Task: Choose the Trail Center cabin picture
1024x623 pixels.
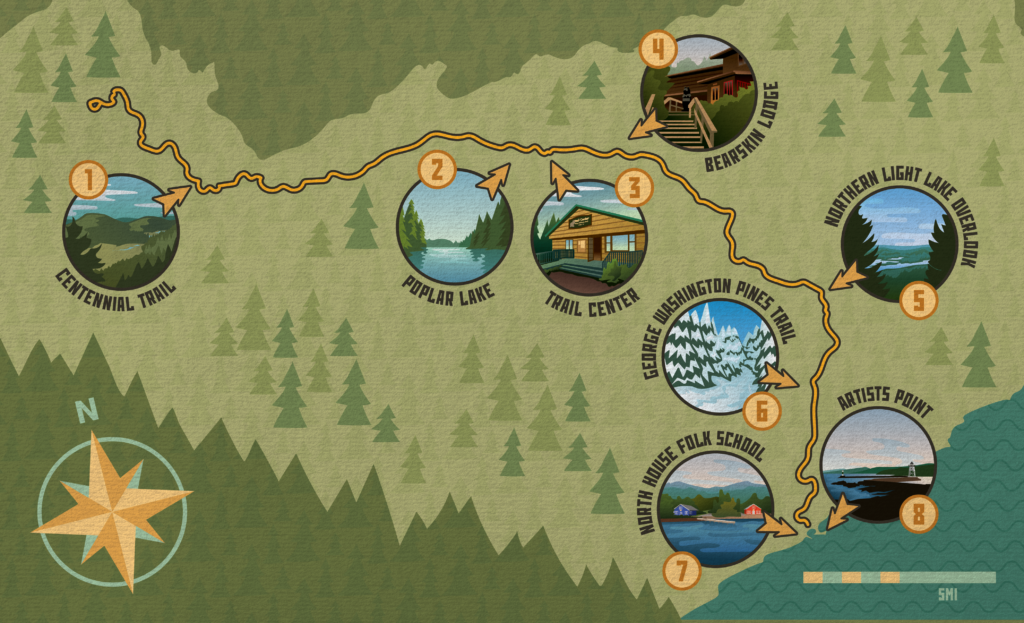Action: 589,236
